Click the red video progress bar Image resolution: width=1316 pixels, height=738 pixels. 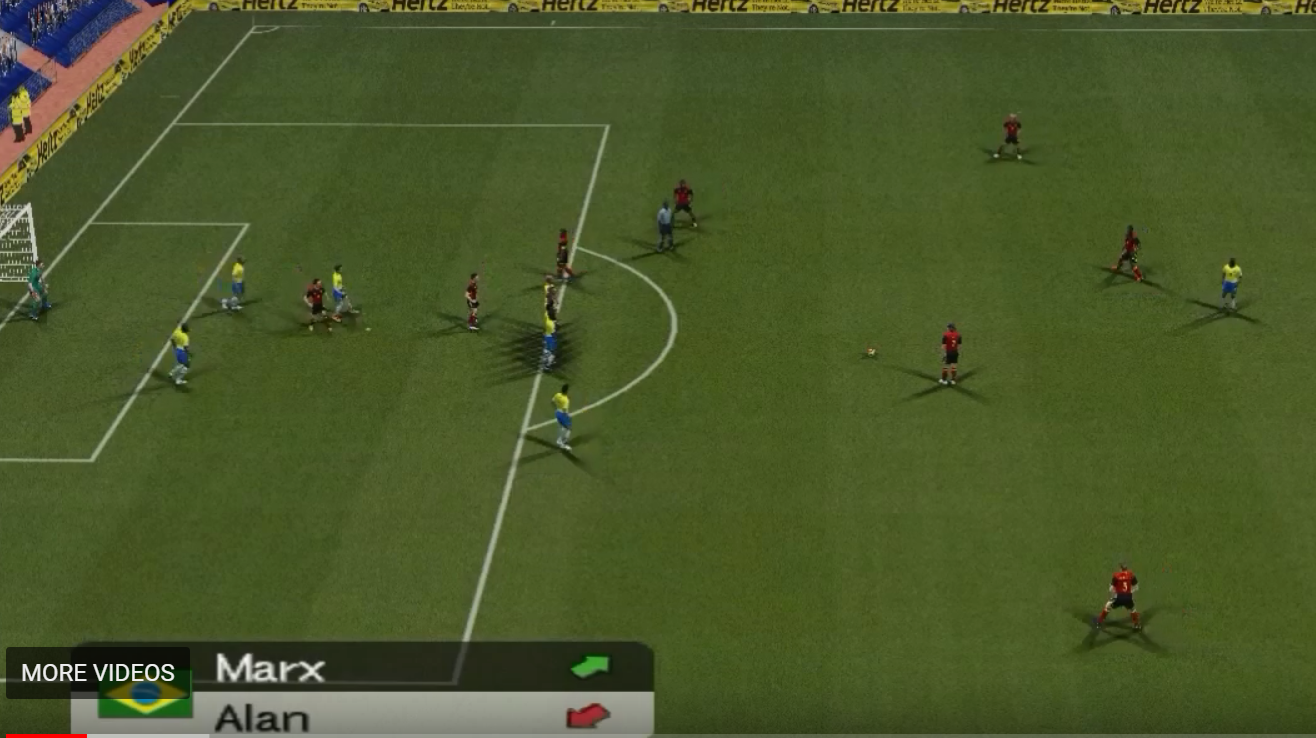44,735
